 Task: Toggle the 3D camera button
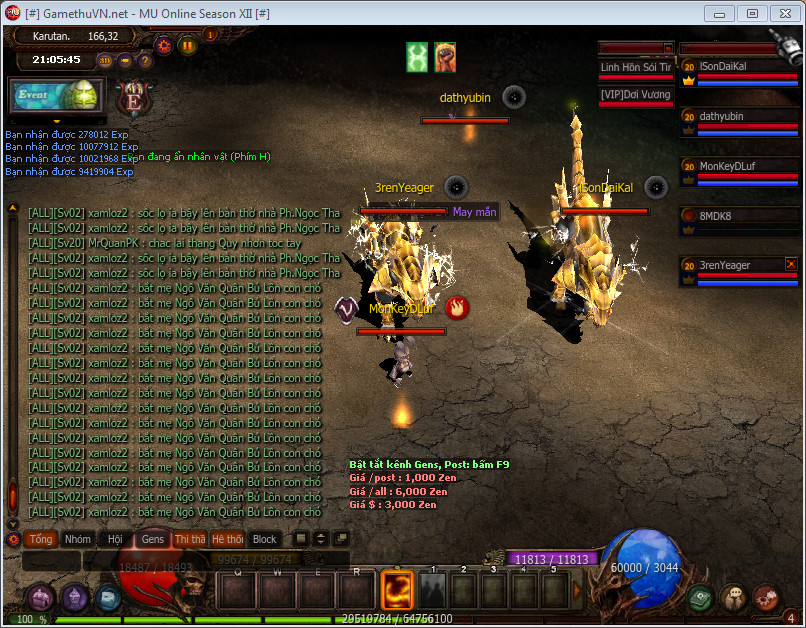(104, 60)
